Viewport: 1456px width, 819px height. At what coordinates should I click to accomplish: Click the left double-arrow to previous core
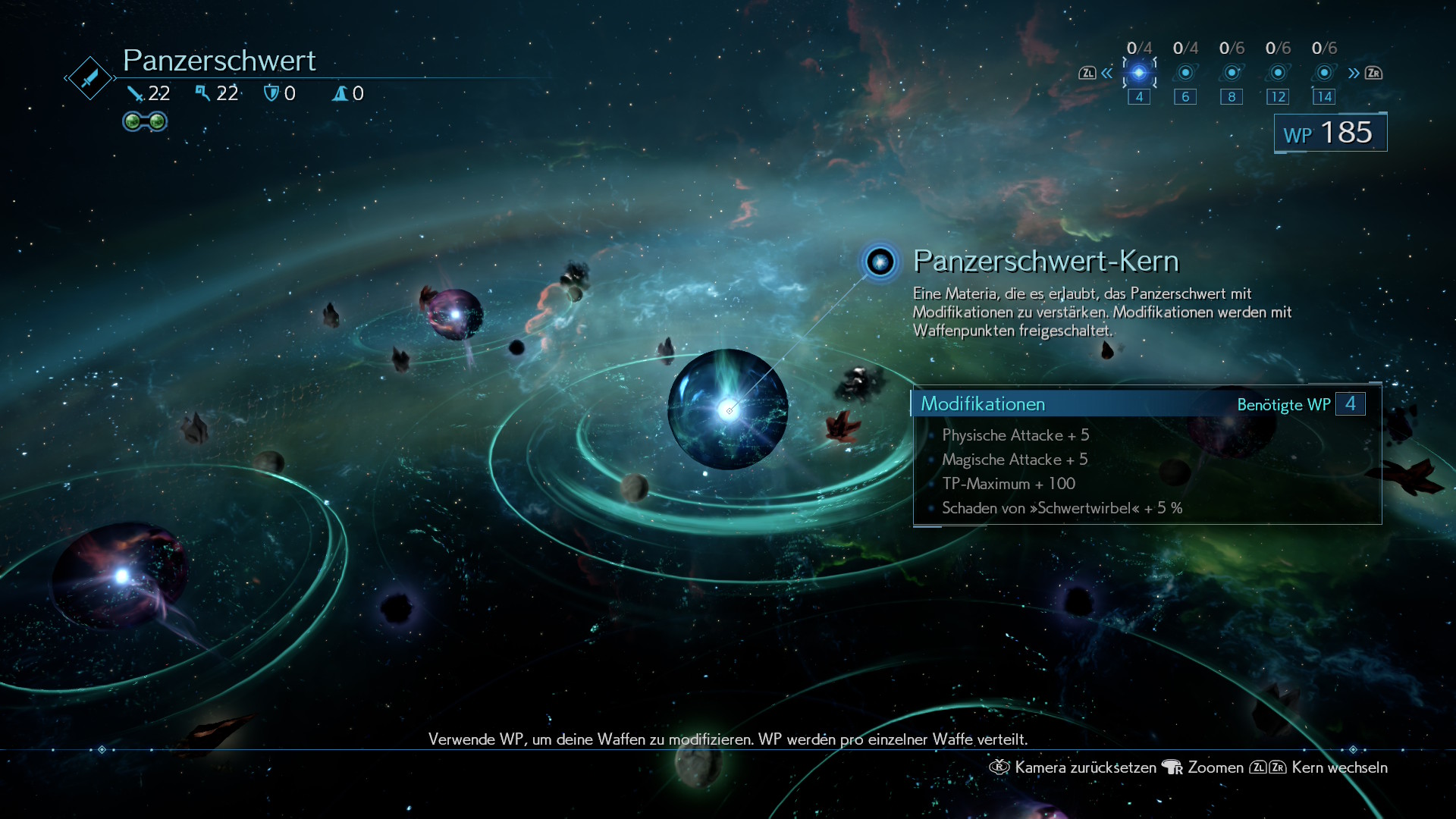pyautogui.click(x=1107, y=74)
